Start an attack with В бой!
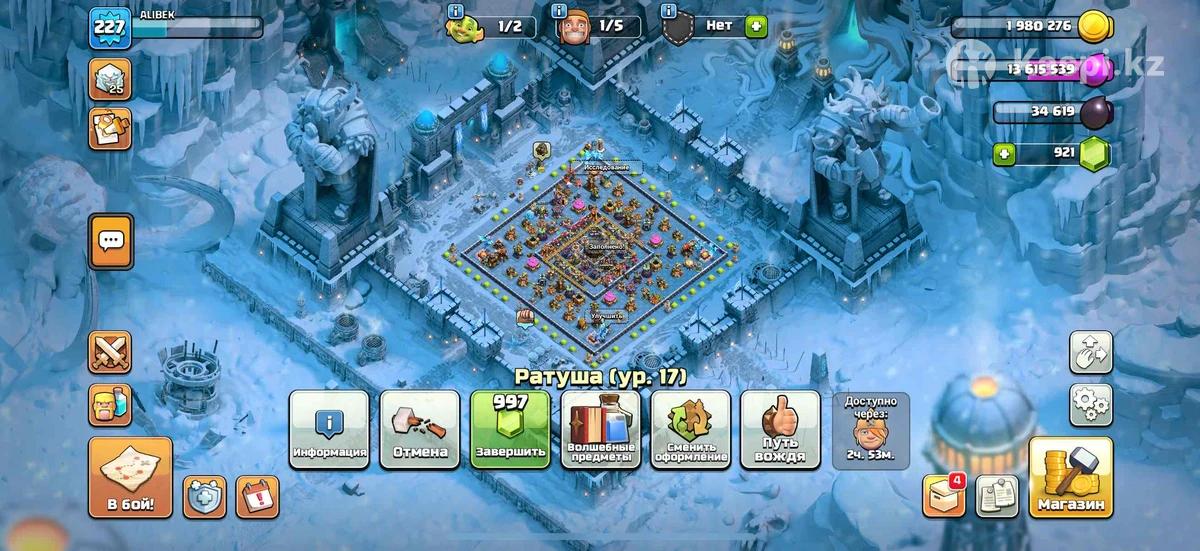The height and width of the screenshot is (551, 1200). point(130,479)
